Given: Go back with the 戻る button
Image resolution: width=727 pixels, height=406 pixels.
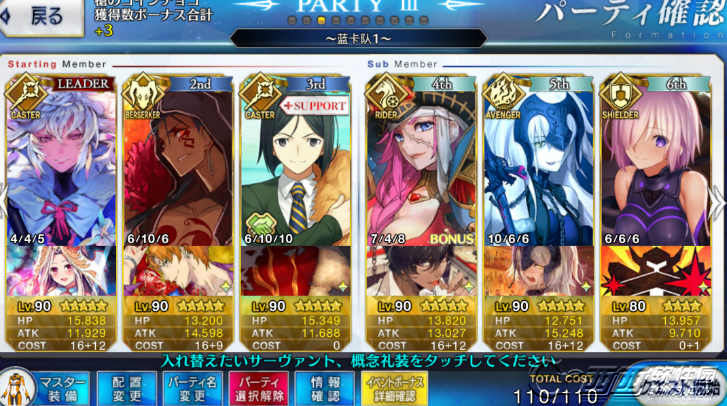Looking at the screenshot, I should (x=38, y=16).
